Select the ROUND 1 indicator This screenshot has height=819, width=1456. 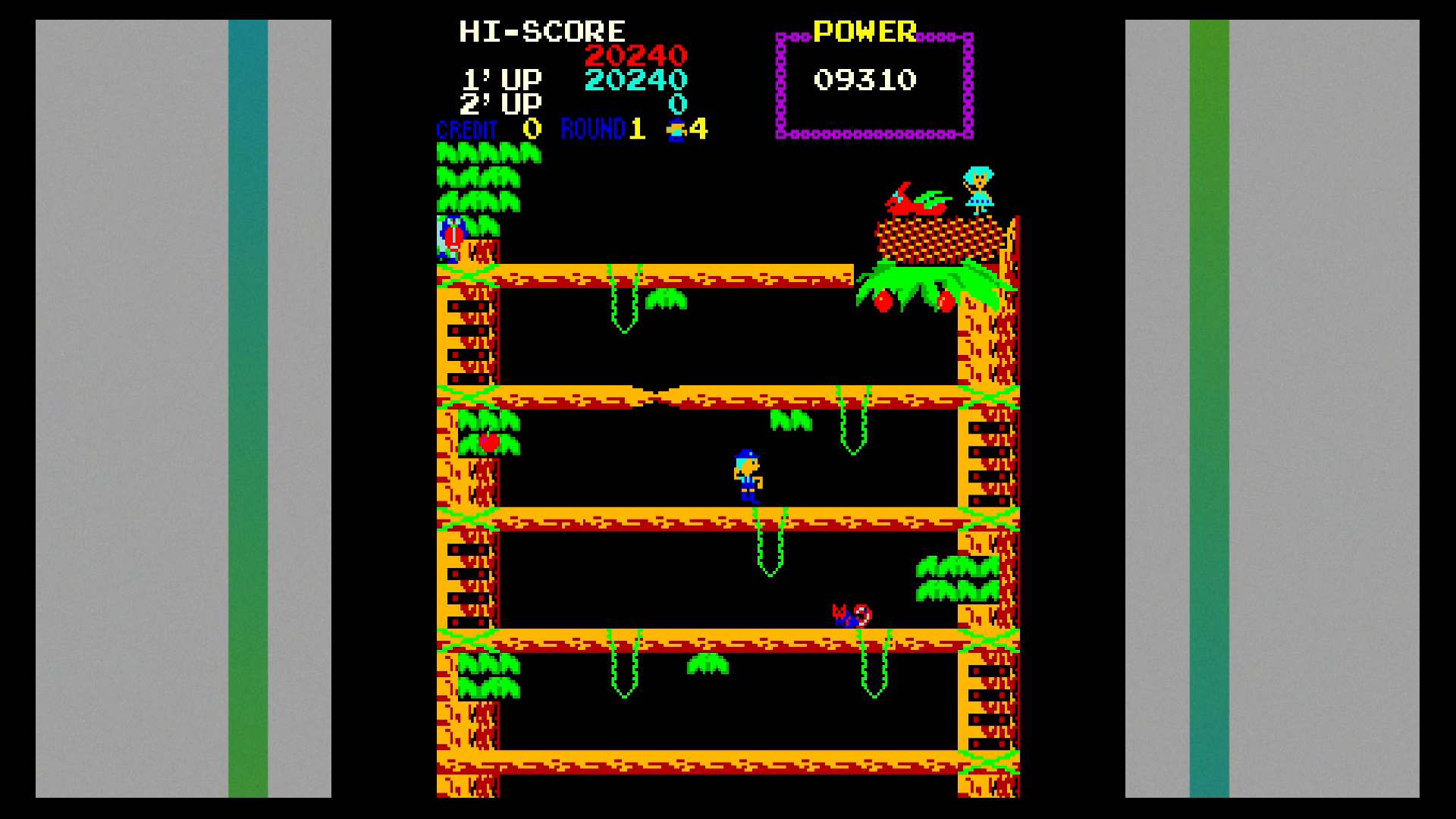pyautogui.click(x=599, y=130)
